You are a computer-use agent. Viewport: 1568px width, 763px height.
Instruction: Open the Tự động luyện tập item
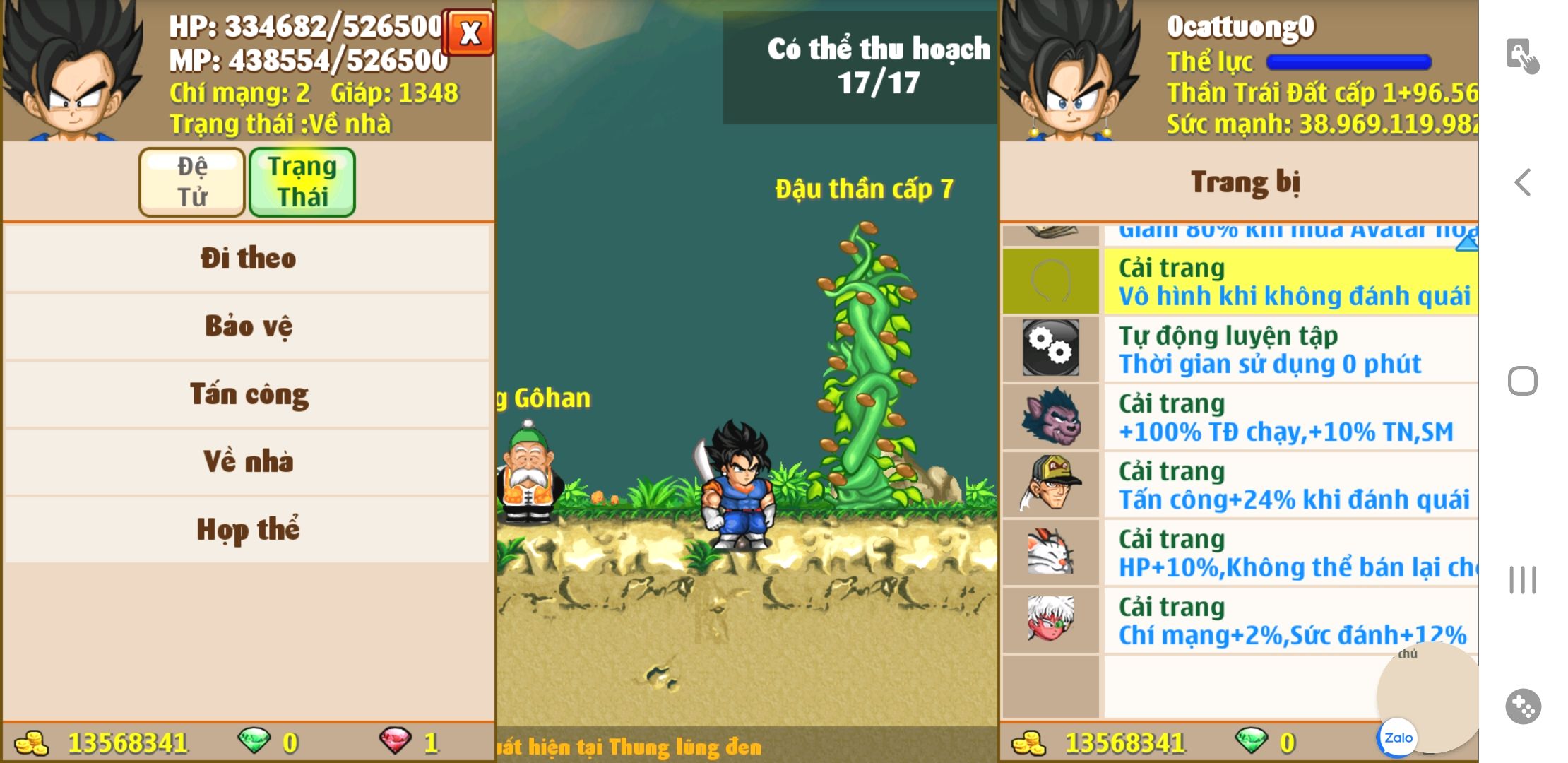pyautogui.click(x=1240, y=349)
